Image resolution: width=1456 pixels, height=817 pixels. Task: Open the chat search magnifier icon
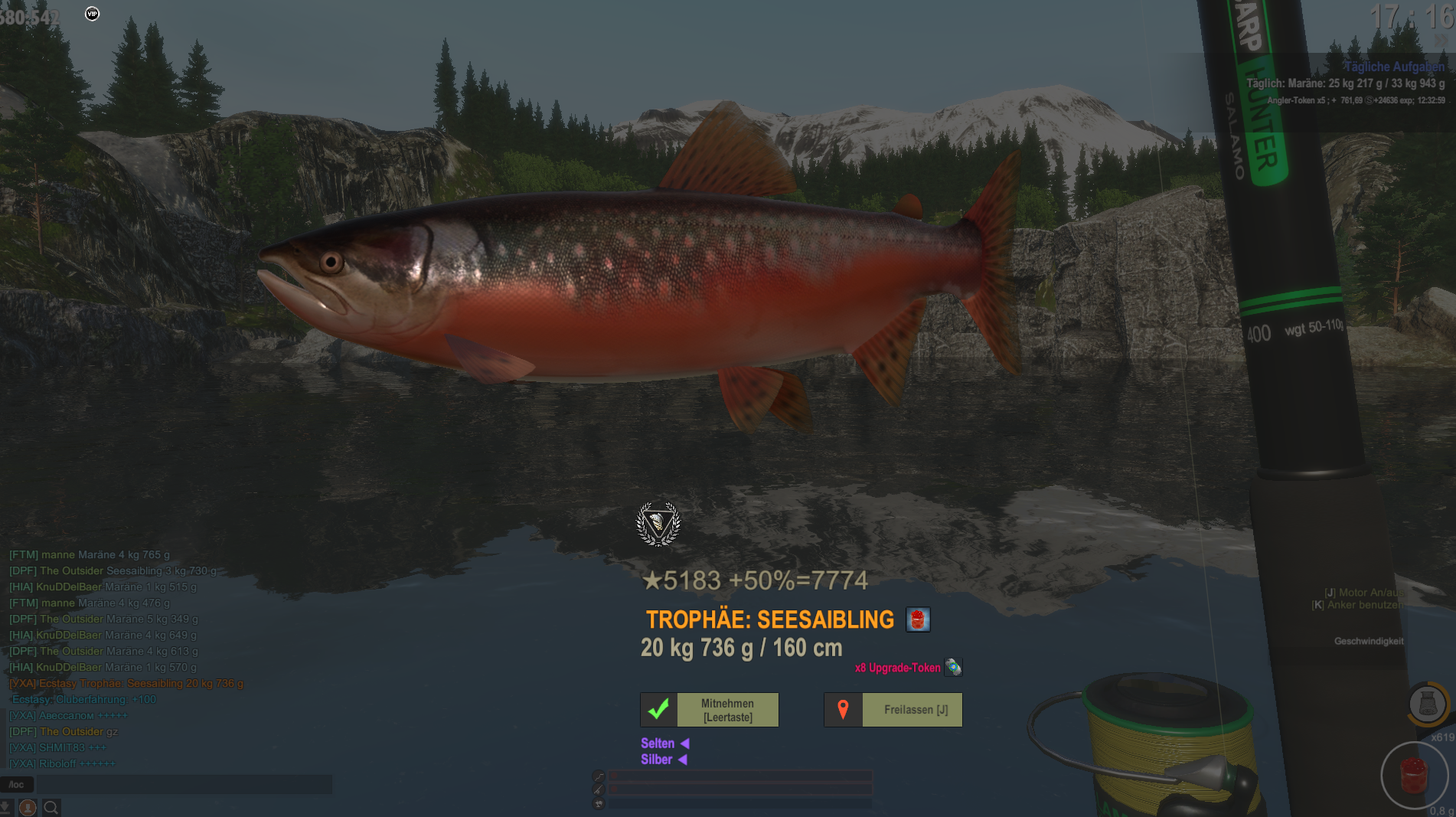tap(51, 807)
